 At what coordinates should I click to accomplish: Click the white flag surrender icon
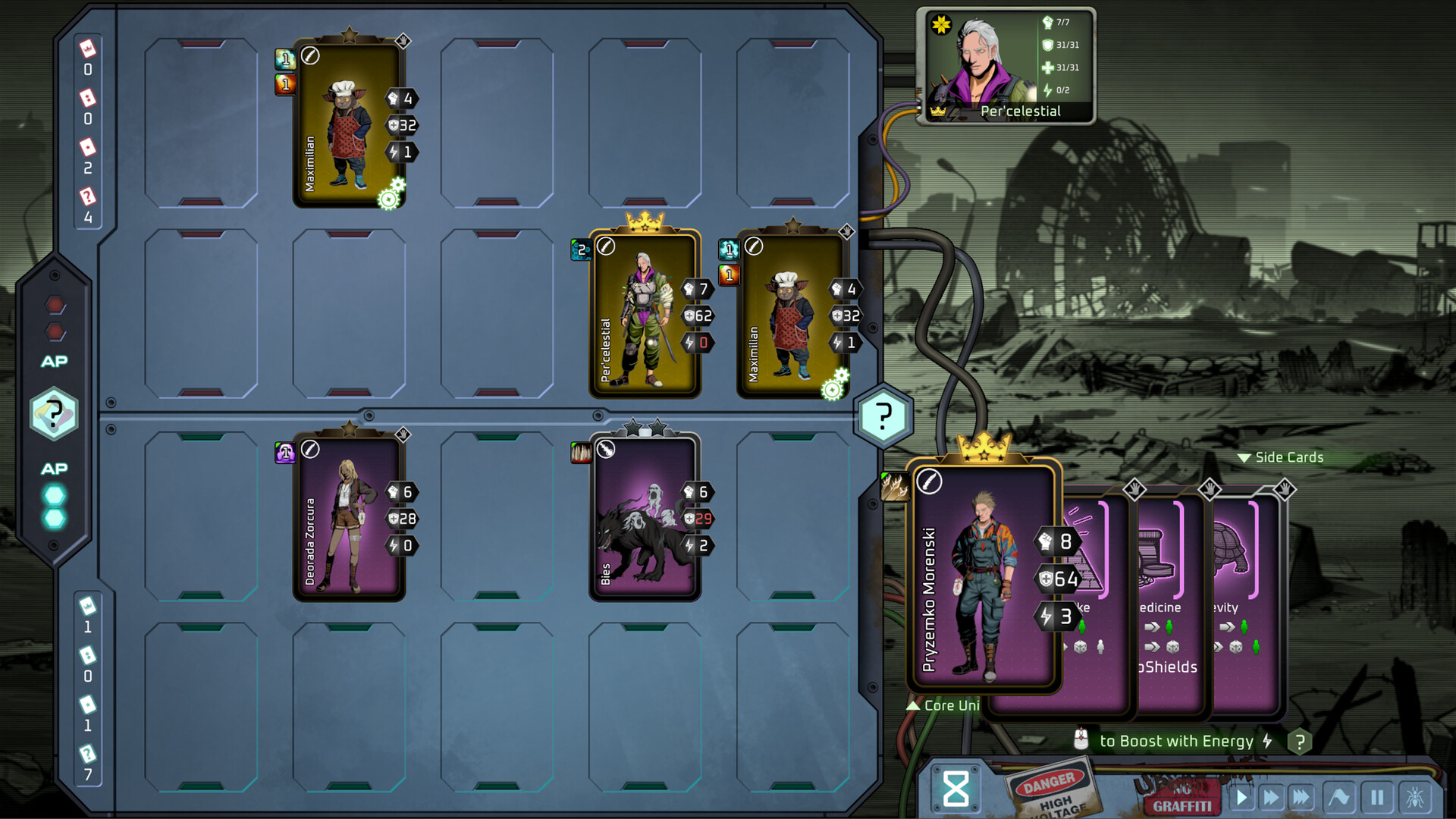point(1338,796)
